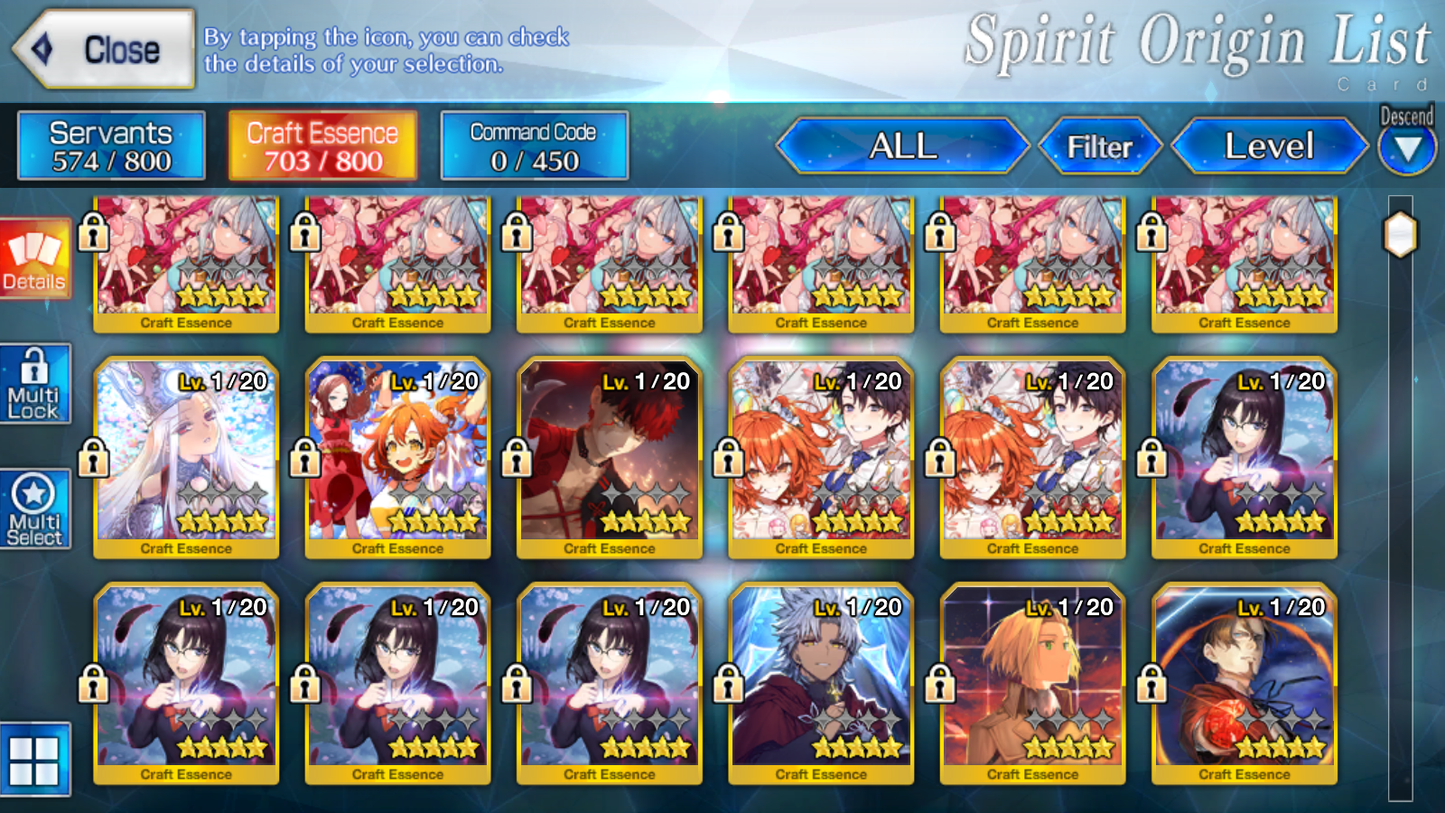The image size is (1445, 813).
Task: Select the Multi Lock tool
Action: pyautogui.click(x=33, y=383)
